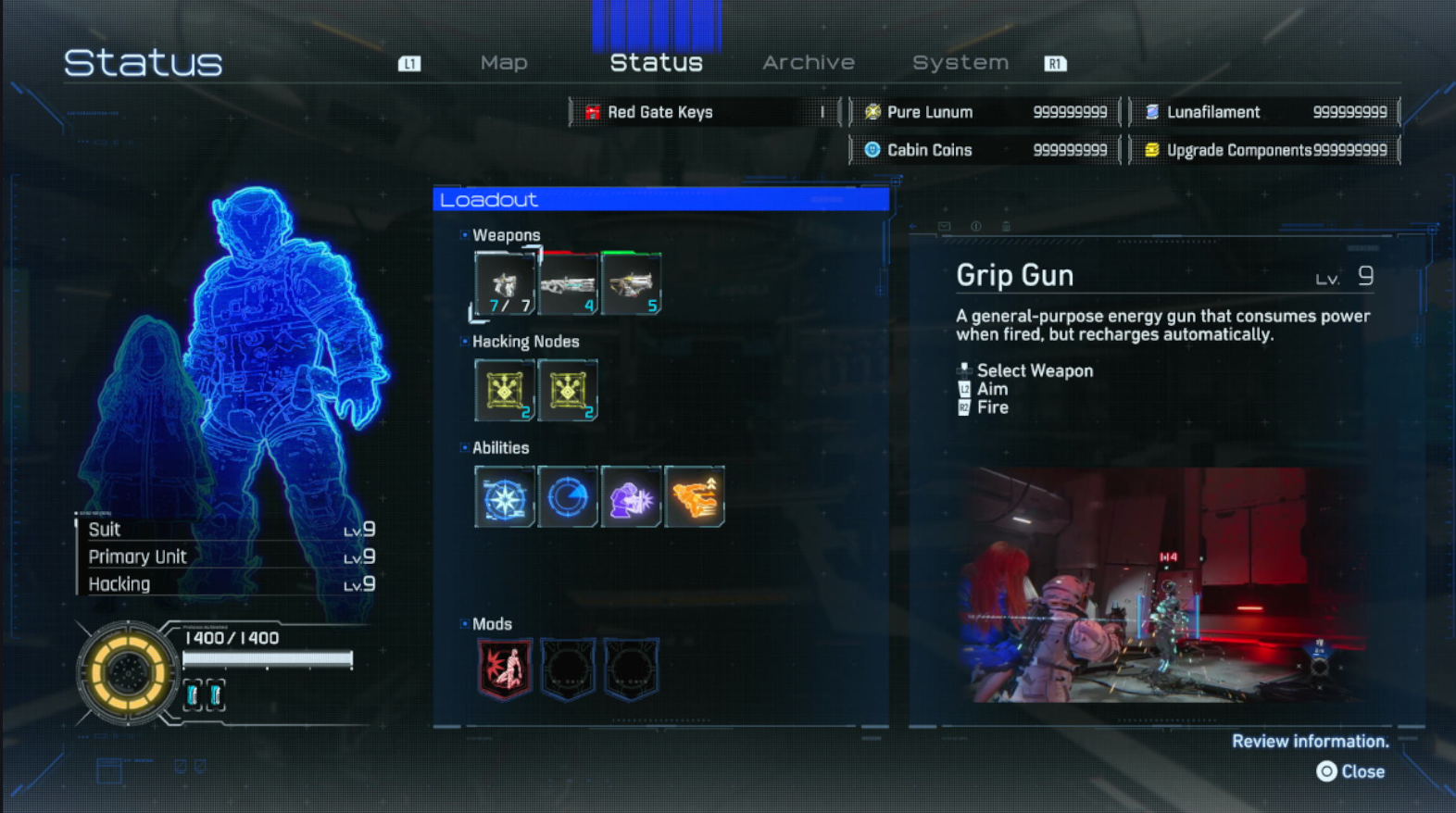Switch to the Map tab
Screen dimensions: 1456x813
(x=504, y=63)
